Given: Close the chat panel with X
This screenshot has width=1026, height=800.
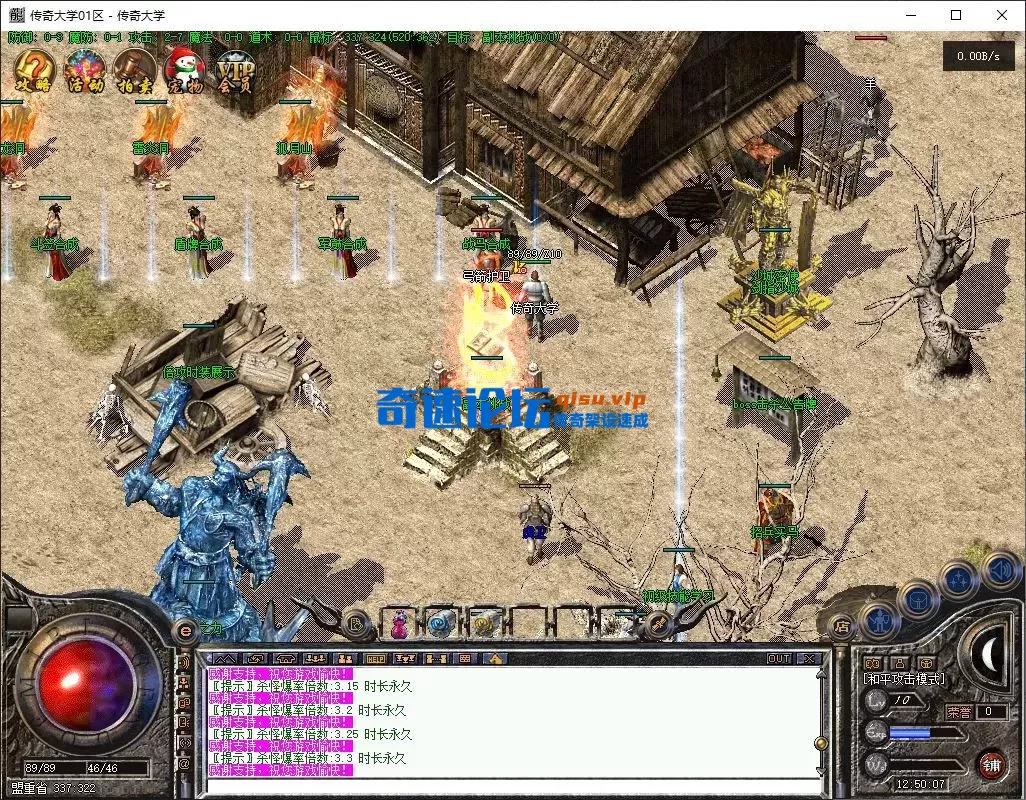Looking at the screenshot, I should point(809,659).
